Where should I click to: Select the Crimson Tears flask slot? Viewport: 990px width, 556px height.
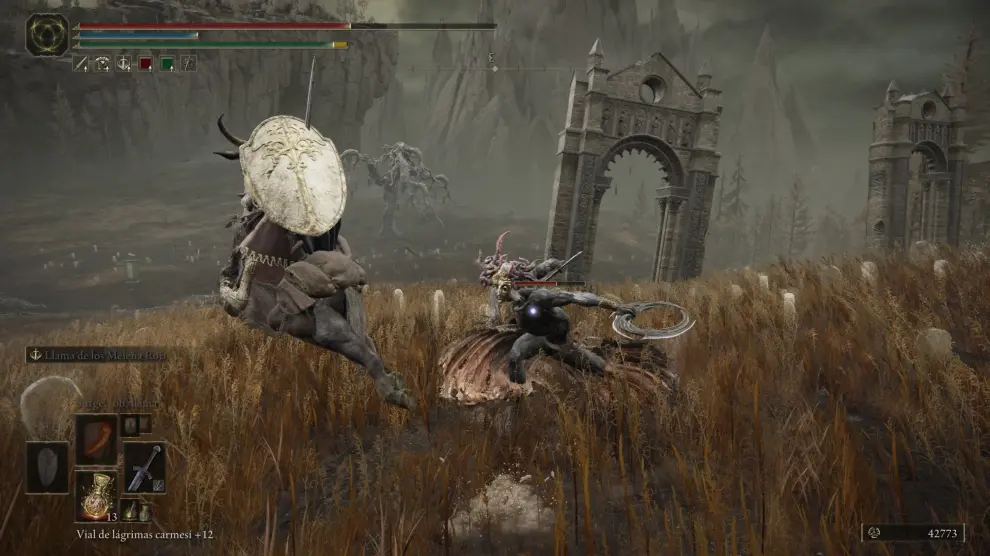[x=96, y=496]
